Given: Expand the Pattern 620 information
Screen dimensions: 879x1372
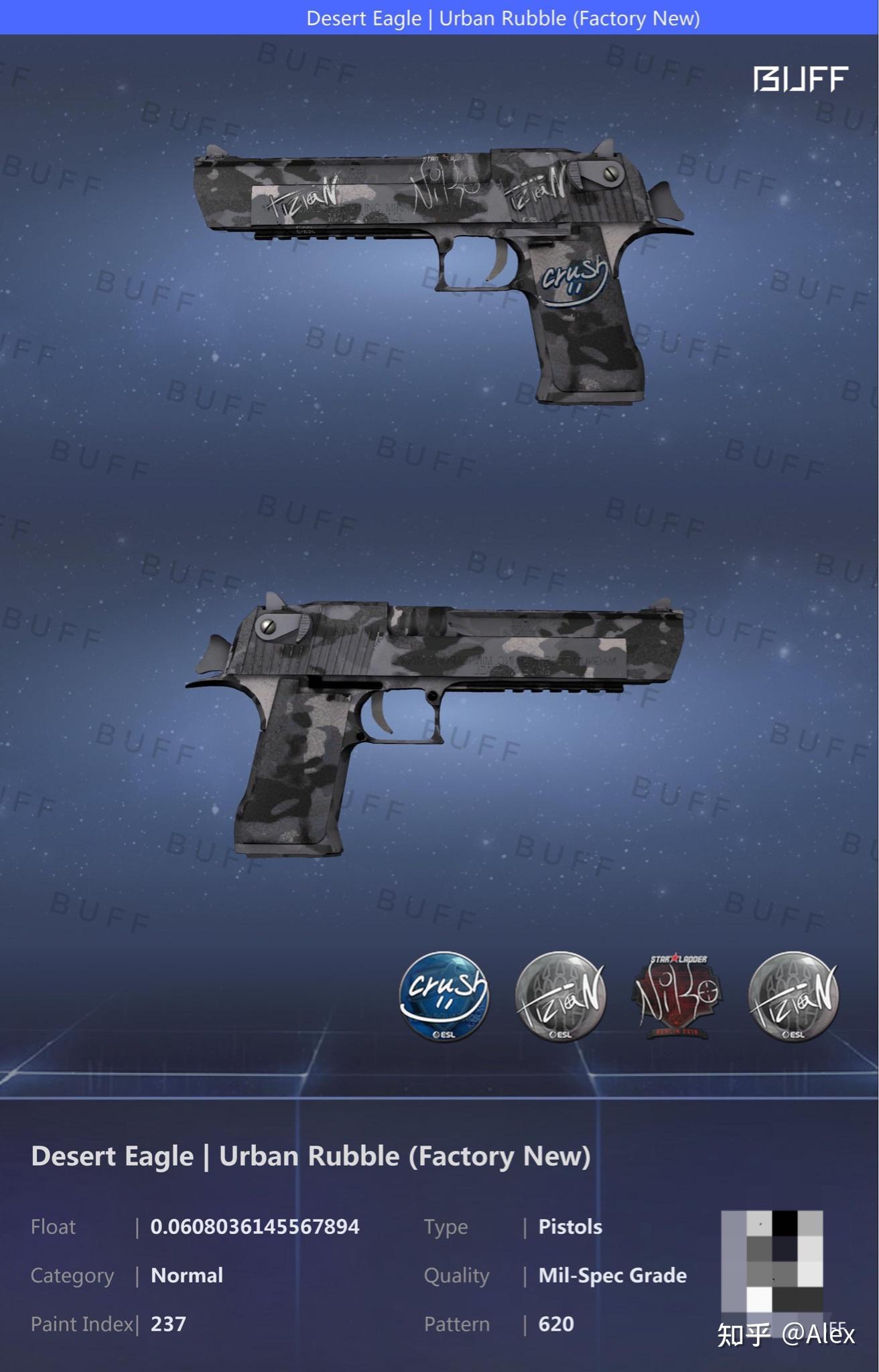Looking at the screenshot, I should pos(555,1324).
